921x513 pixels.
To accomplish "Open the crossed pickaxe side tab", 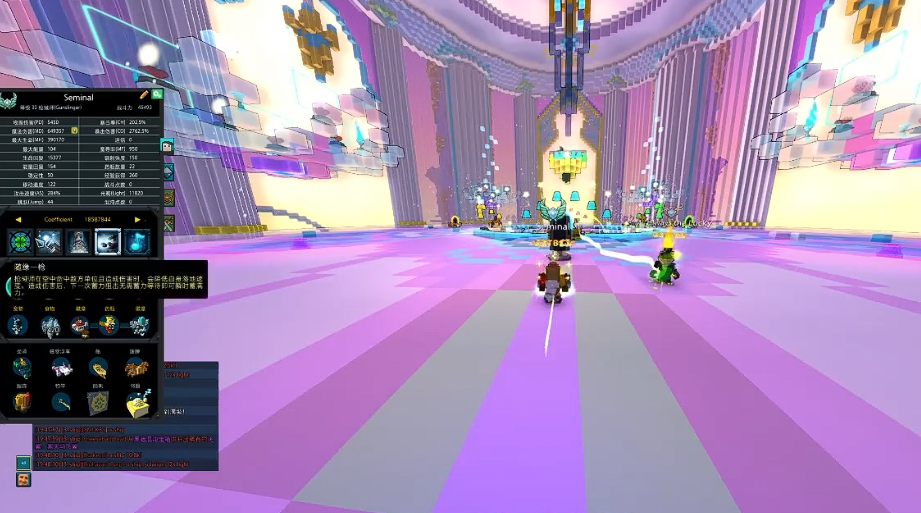I will point(168,224).
